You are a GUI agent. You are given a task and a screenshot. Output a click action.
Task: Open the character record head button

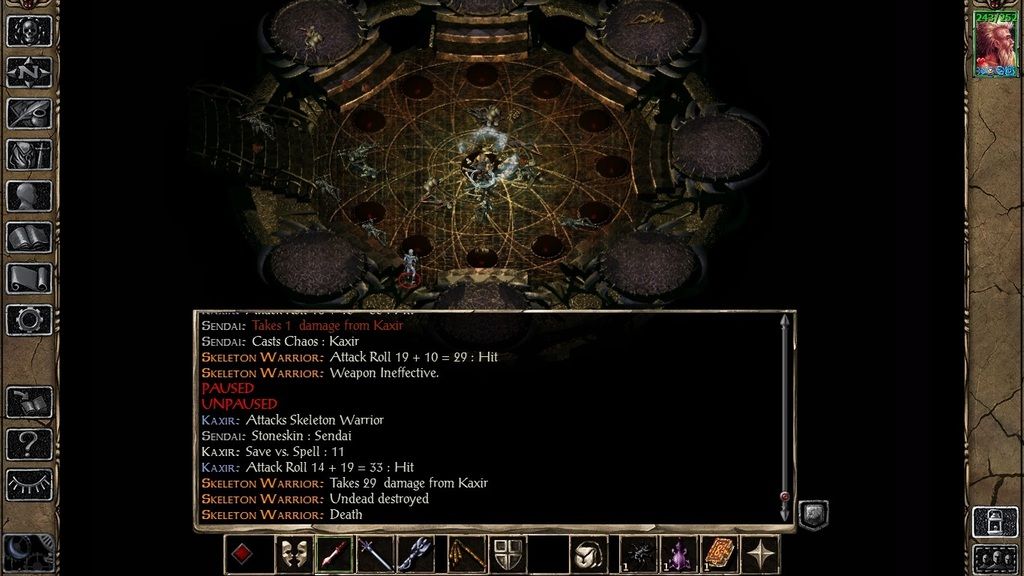pyautogui.click(x=29, y=196)
